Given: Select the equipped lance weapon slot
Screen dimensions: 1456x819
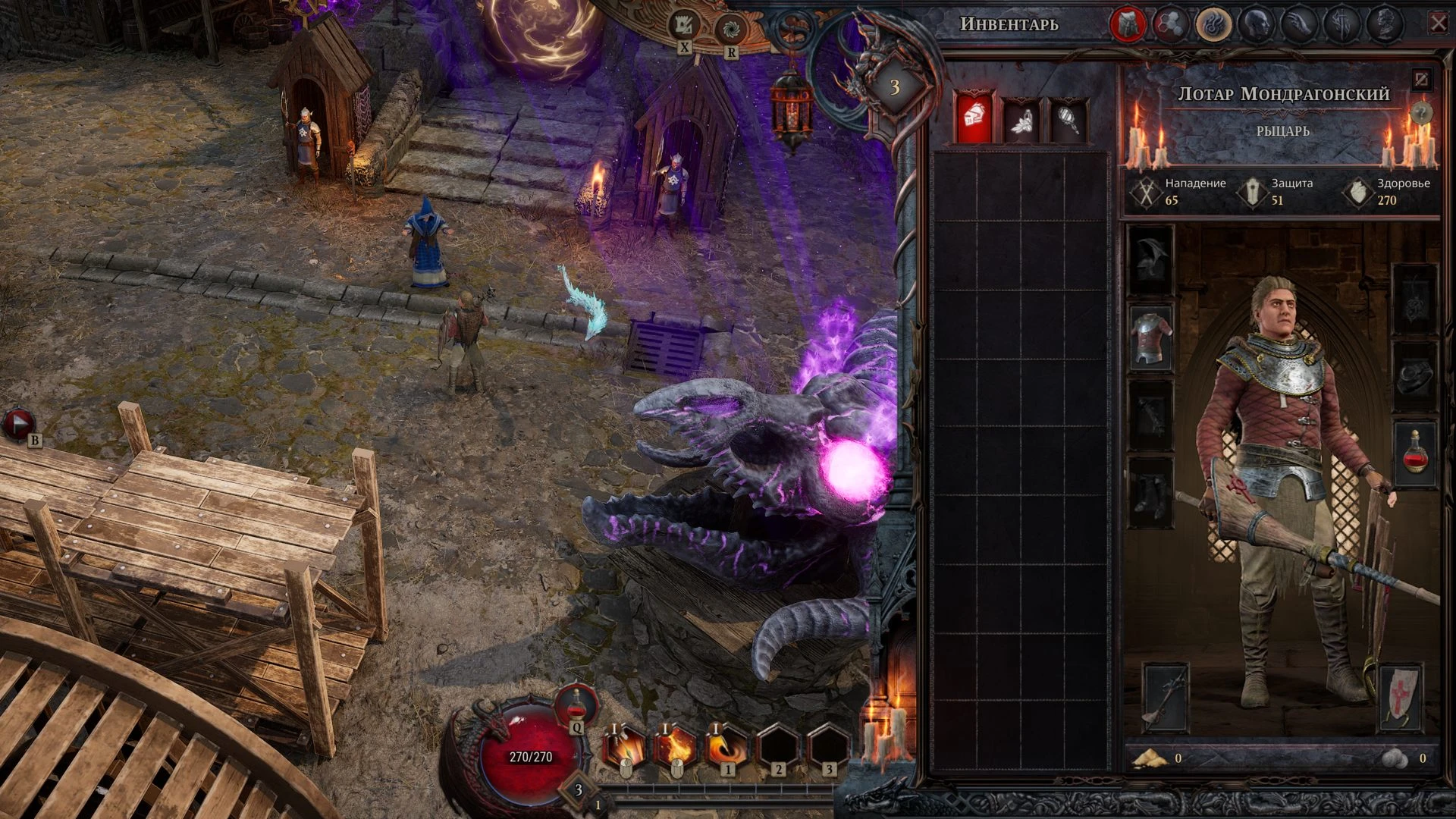Looking at the screenshot, I should tap(1165, 697).
